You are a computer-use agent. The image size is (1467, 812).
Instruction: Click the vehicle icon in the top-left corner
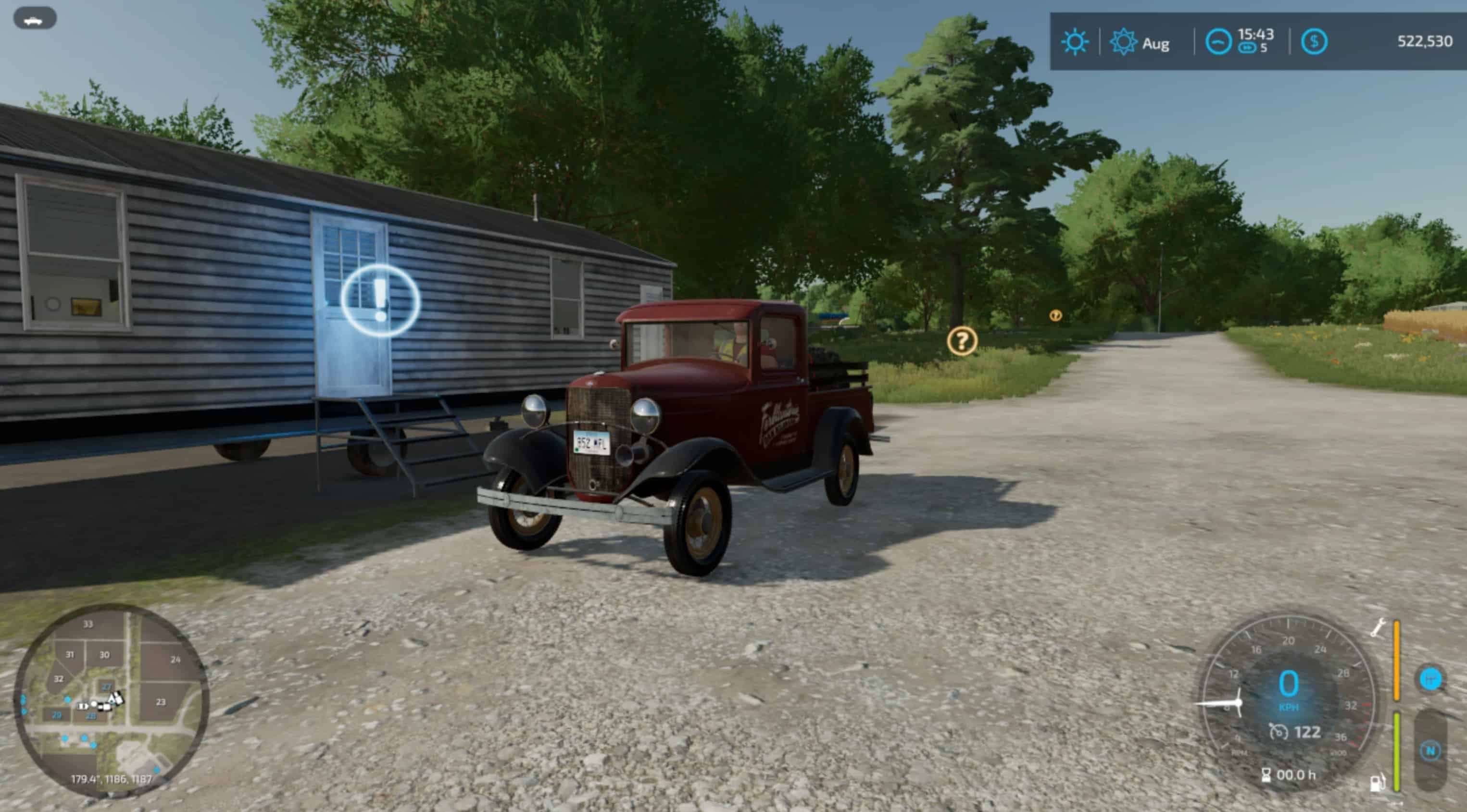(34, 19)
